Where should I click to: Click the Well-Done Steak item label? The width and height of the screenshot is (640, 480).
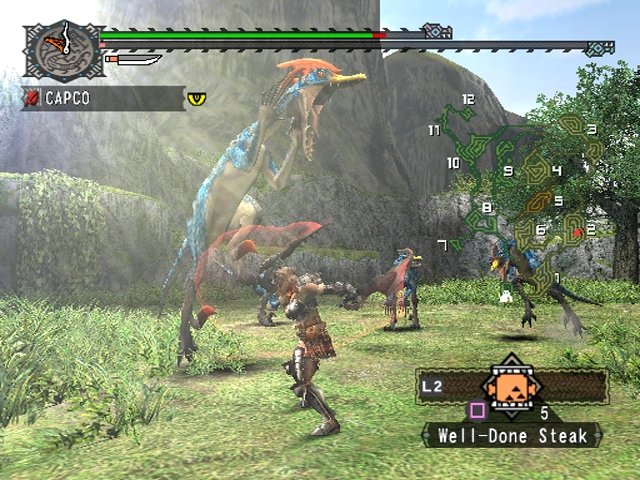click(x=511, y=435)
